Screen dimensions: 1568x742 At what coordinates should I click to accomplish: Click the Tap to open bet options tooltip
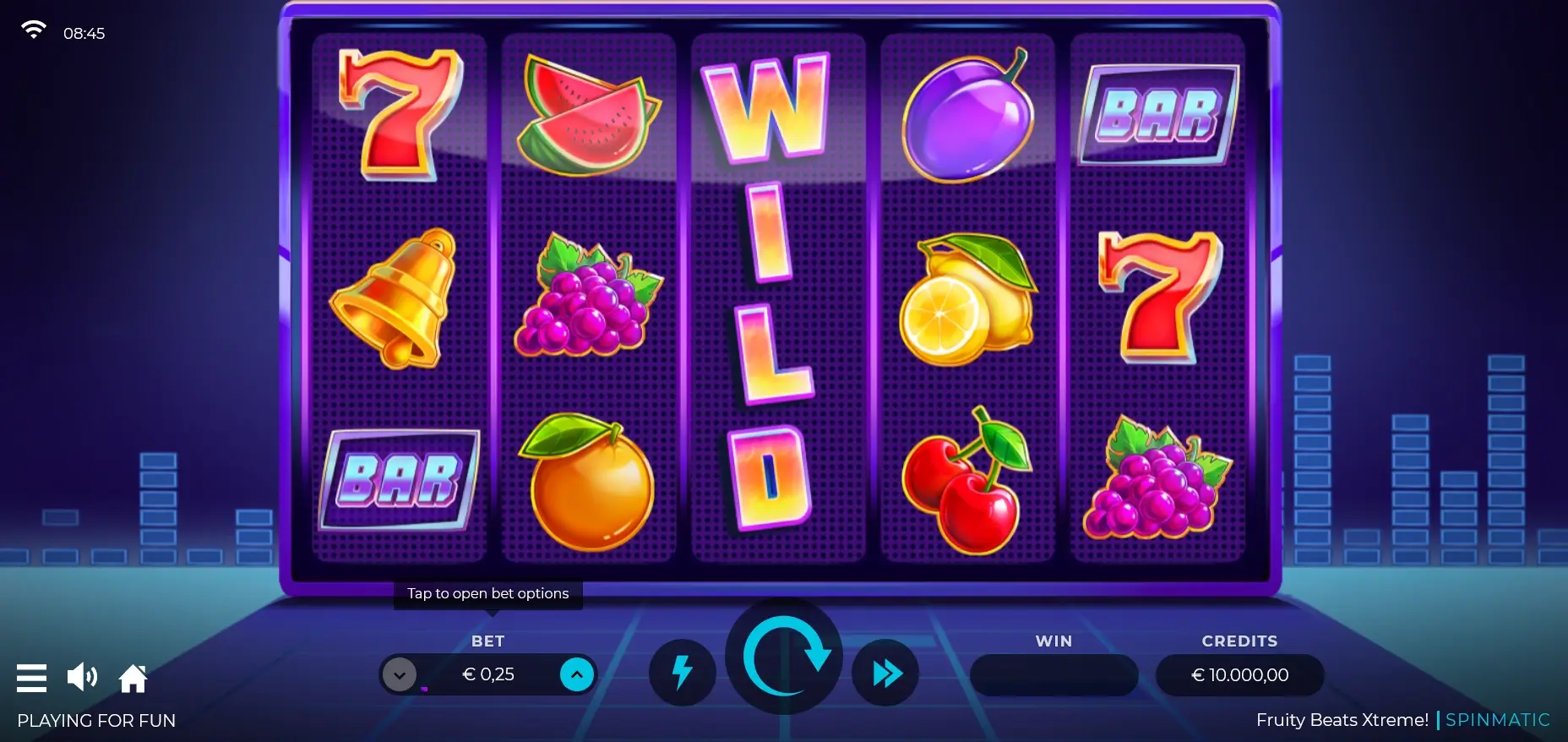point(487,593)
